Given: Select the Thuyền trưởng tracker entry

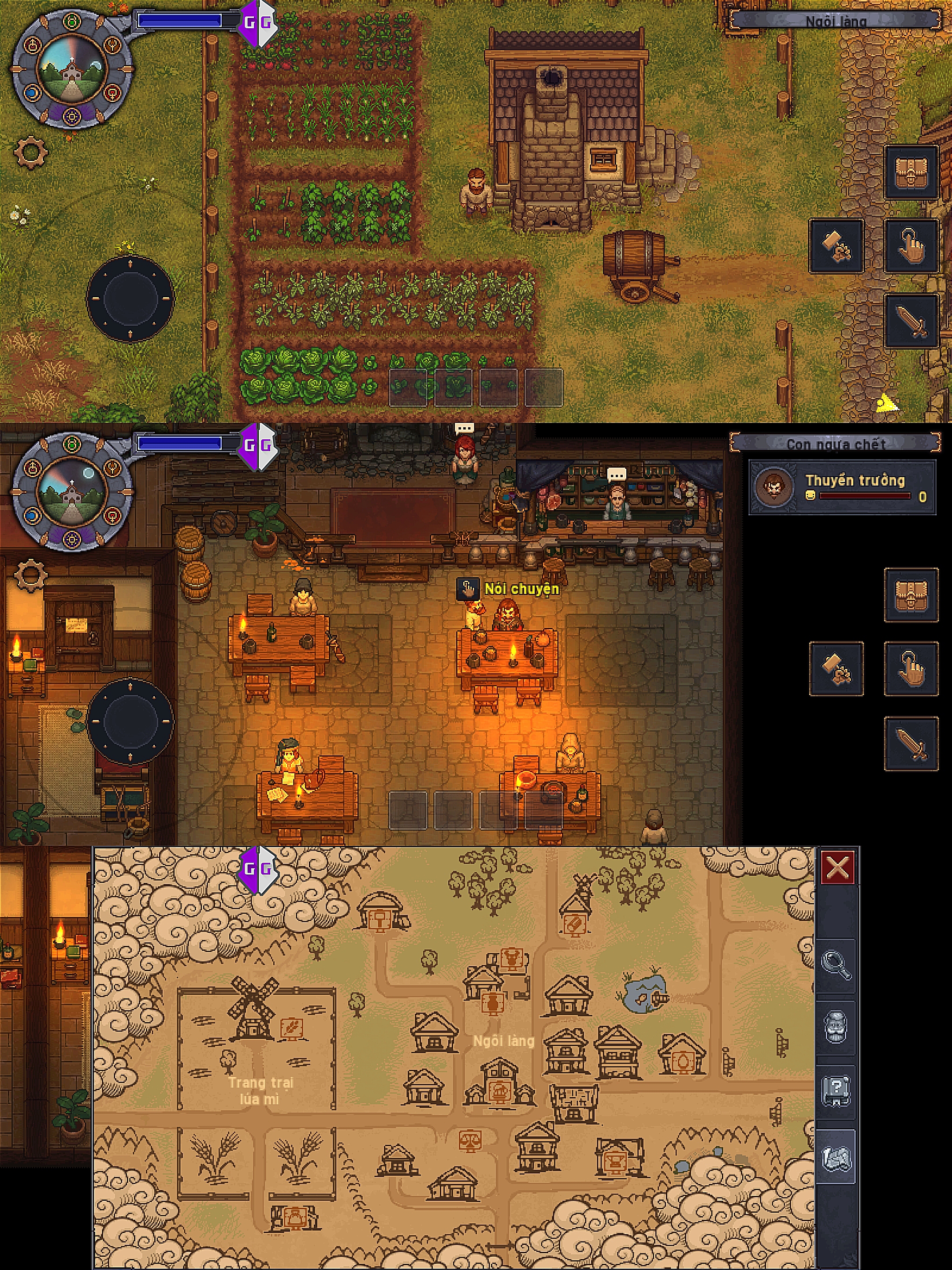Looking at the screenshot, I should tap(842, 487).
